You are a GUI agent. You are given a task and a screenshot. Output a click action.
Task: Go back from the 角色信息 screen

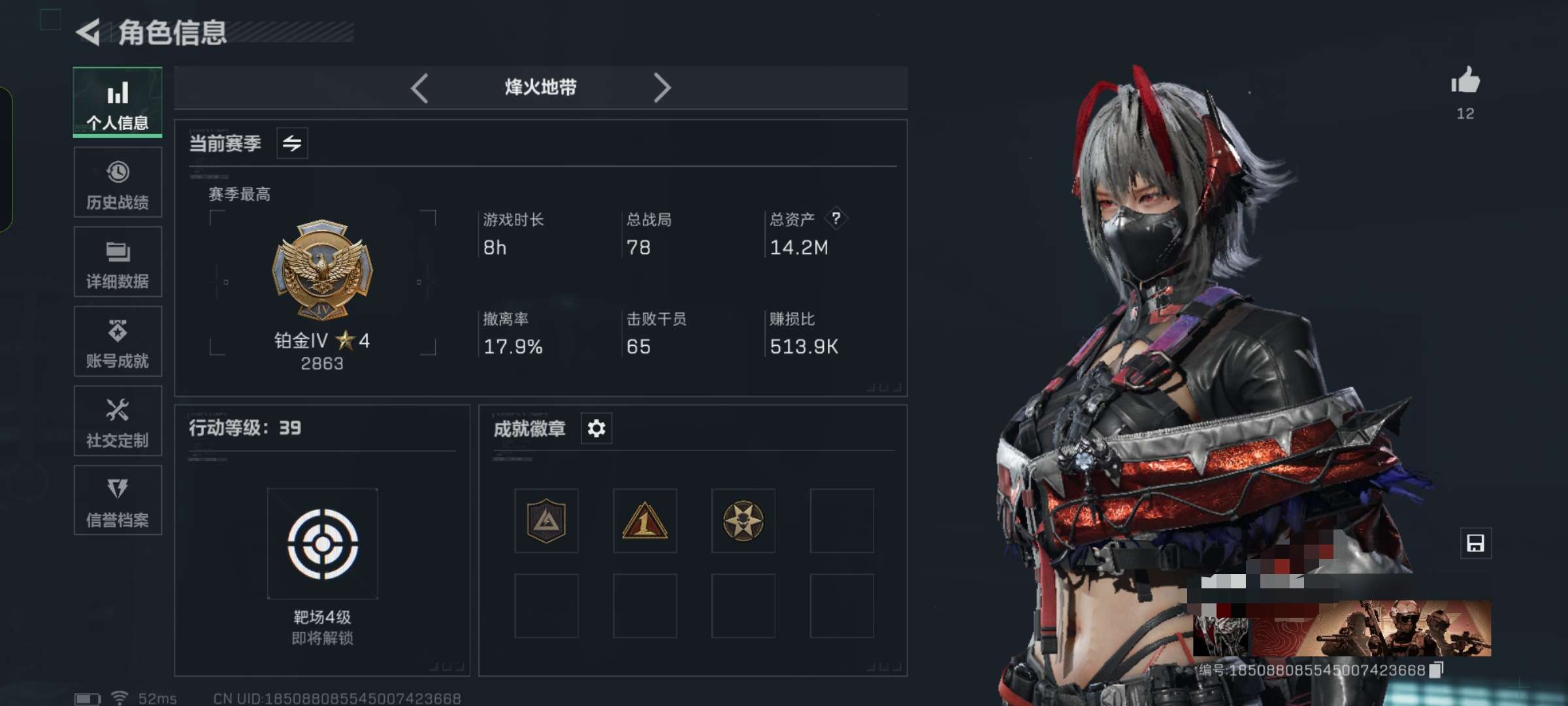coord(88,33)
